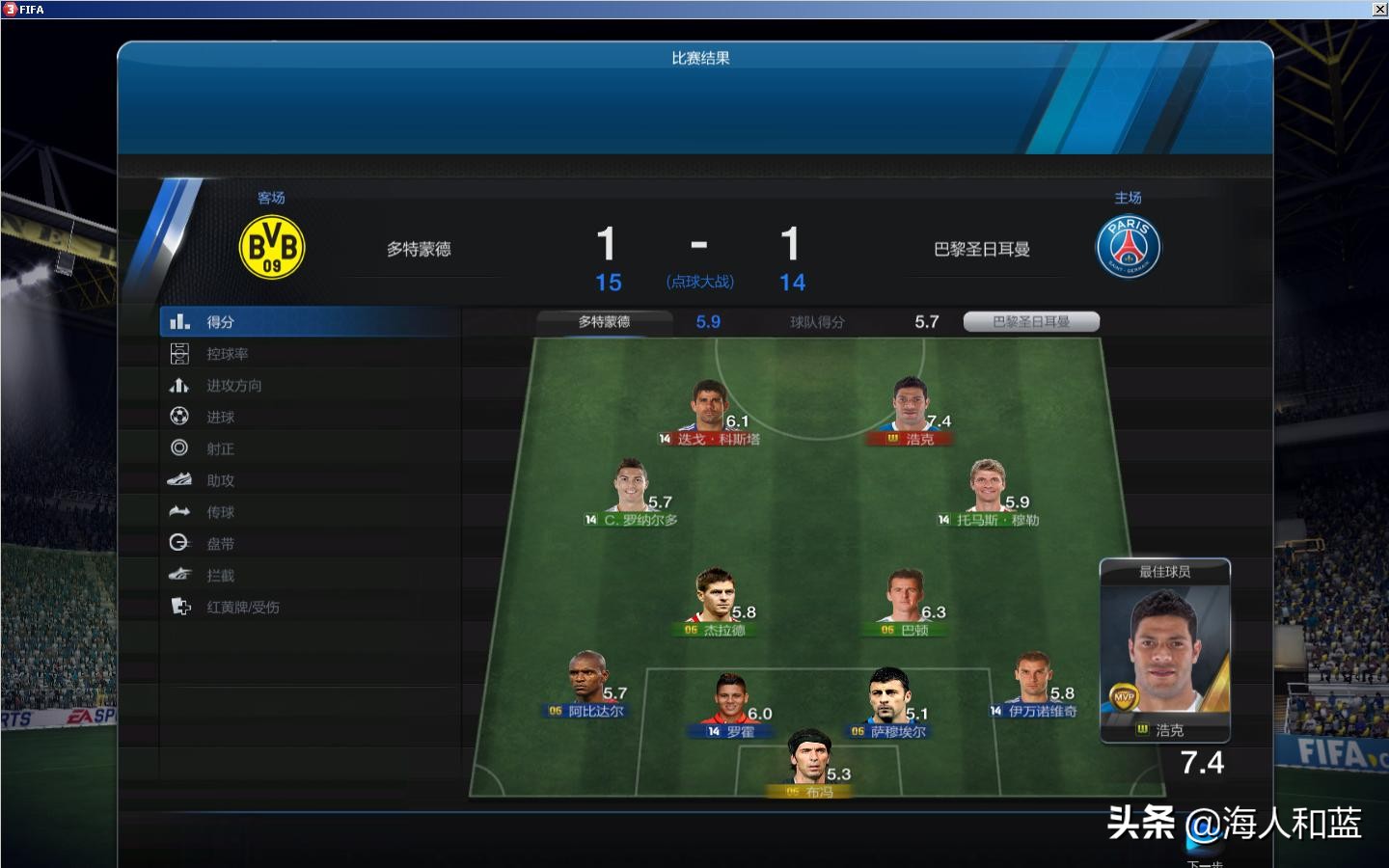Click the Paris Saint-Germain crest
Screen dimensions: 1389x868
[1129, 247]
